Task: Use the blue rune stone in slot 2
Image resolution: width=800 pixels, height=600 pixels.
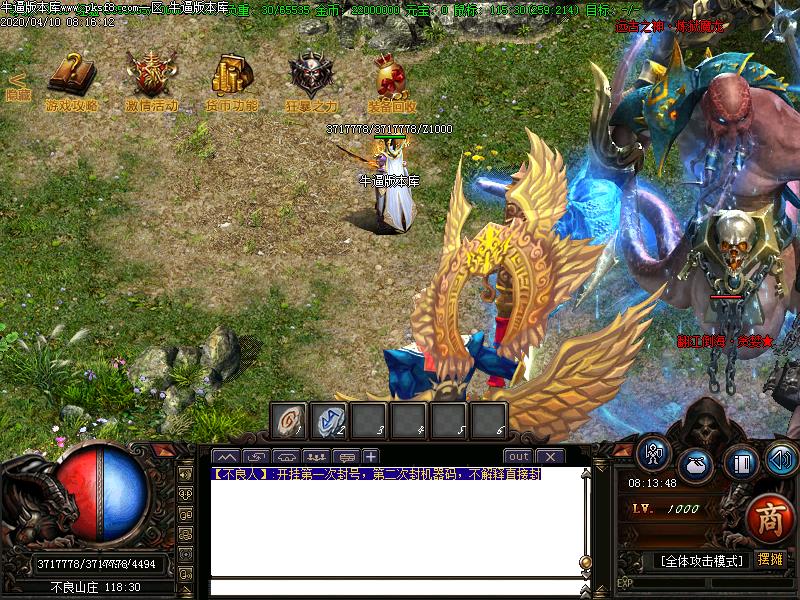Action: (x=329, y=421)
